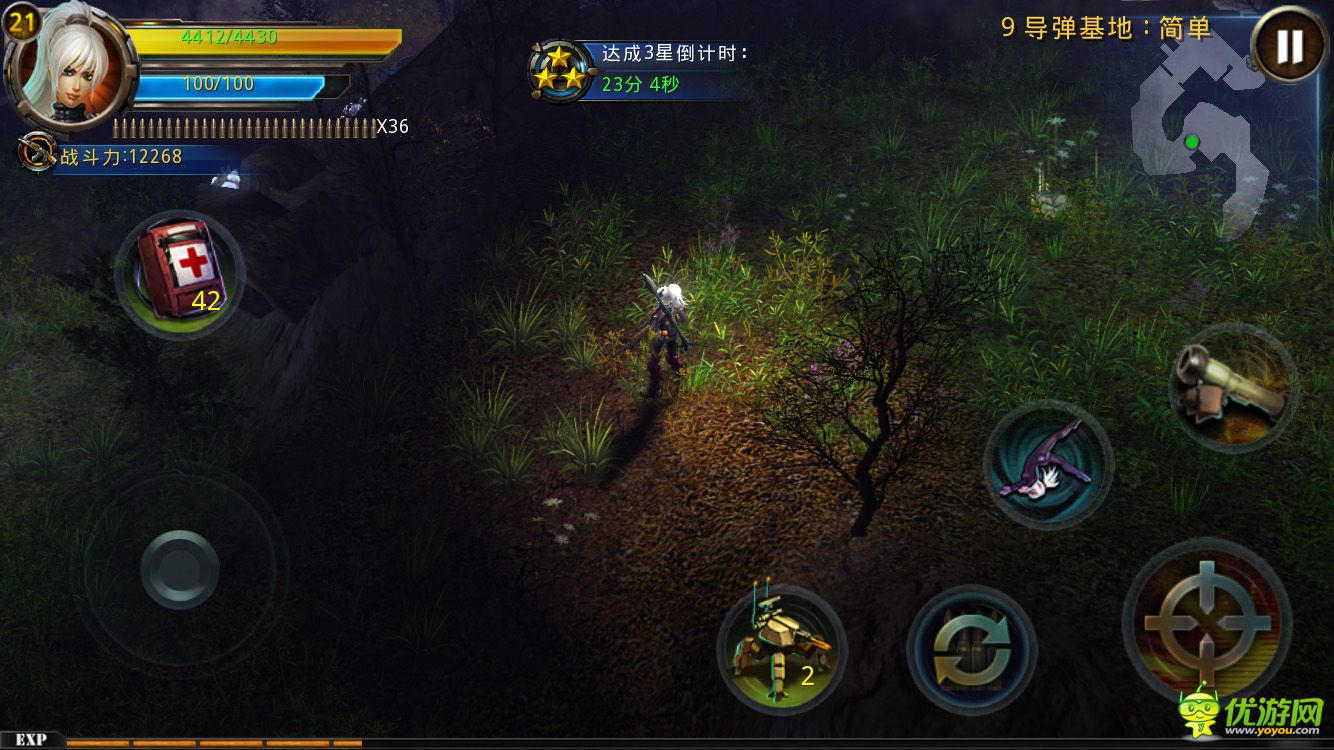Activate the dodge roll skill
The height and width of the screenshot is (750, 1334).
pyautogui.click(x=1047, y=462)
